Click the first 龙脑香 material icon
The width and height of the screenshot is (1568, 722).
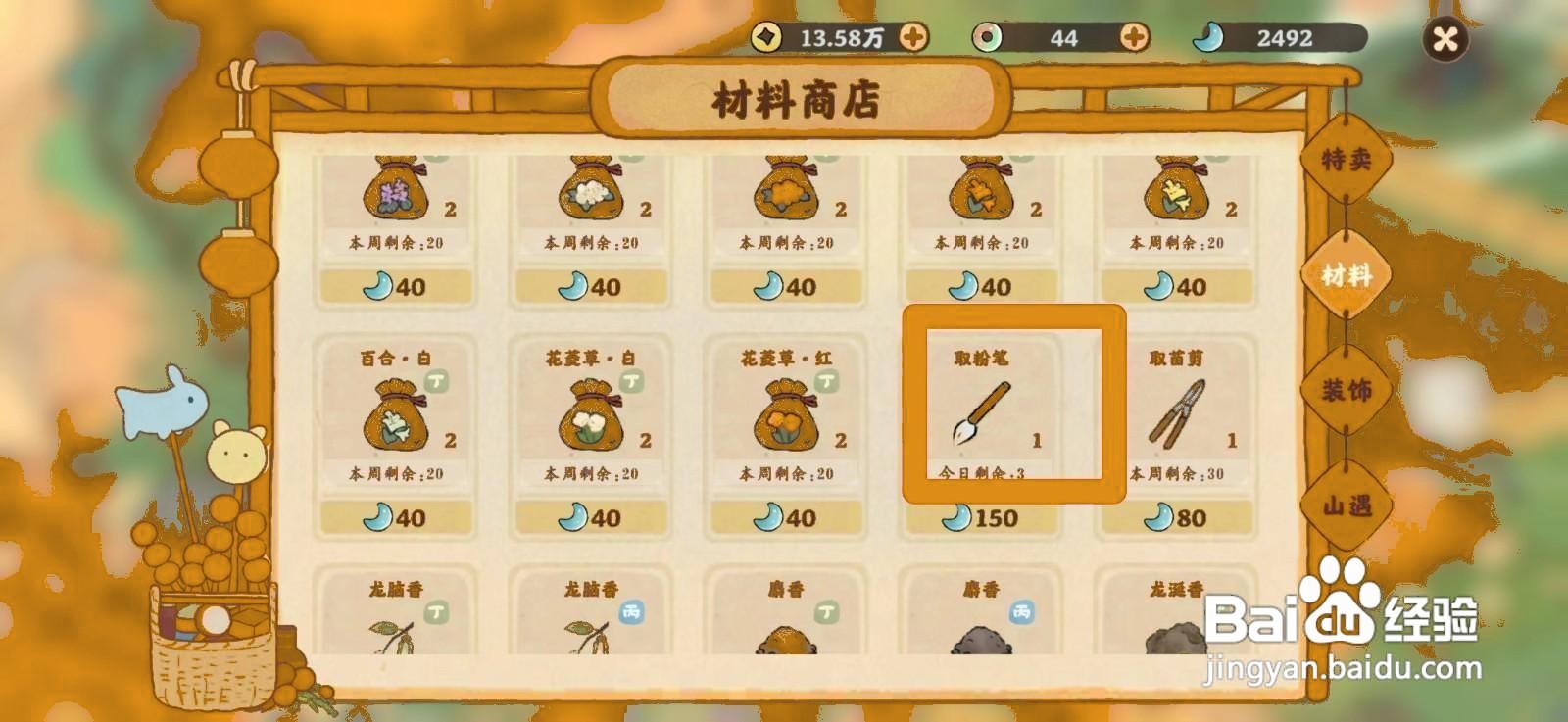[x=392, y=637]
